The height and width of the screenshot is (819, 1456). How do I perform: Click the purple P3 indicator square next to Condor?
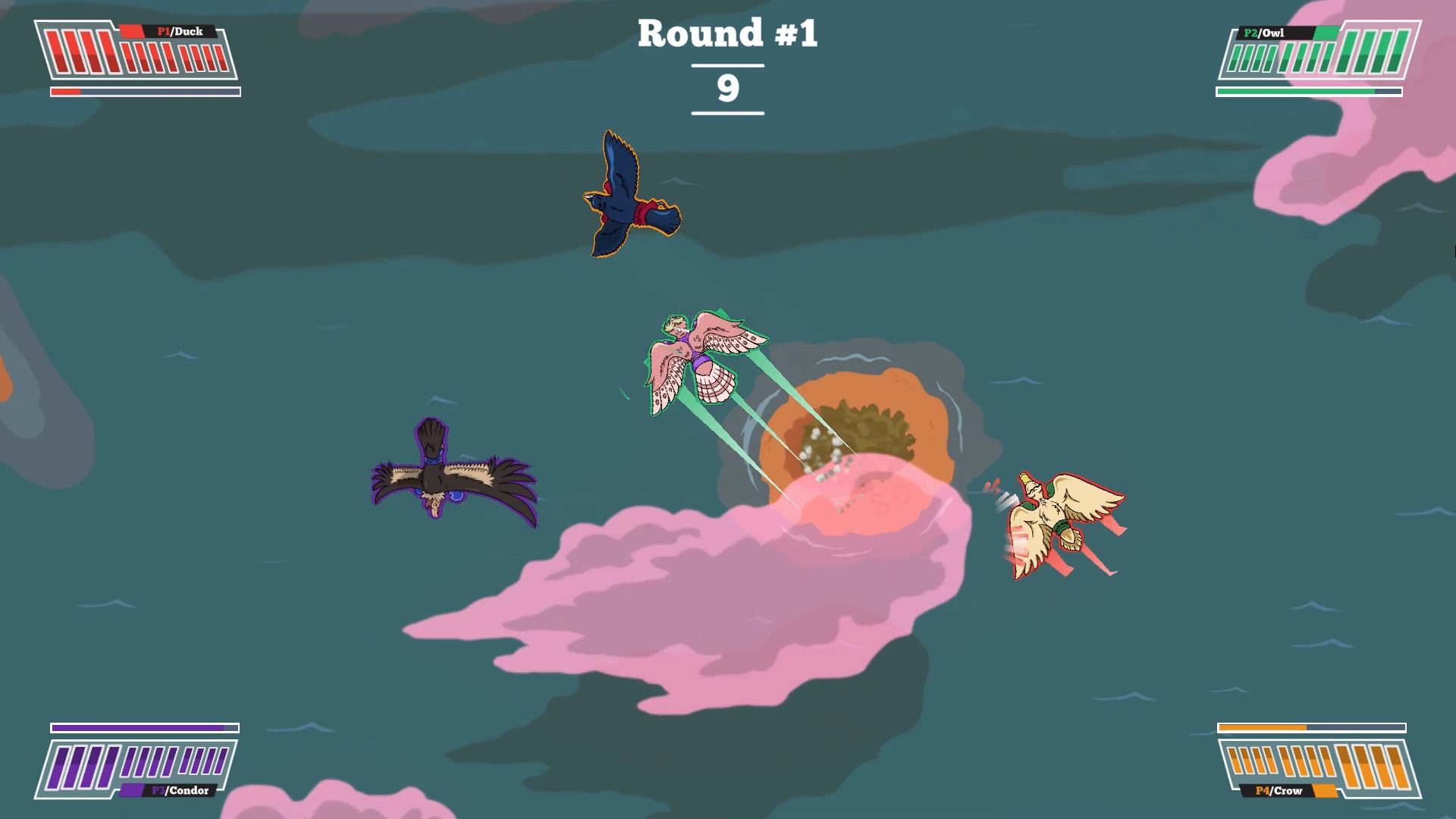click(133, 791)
